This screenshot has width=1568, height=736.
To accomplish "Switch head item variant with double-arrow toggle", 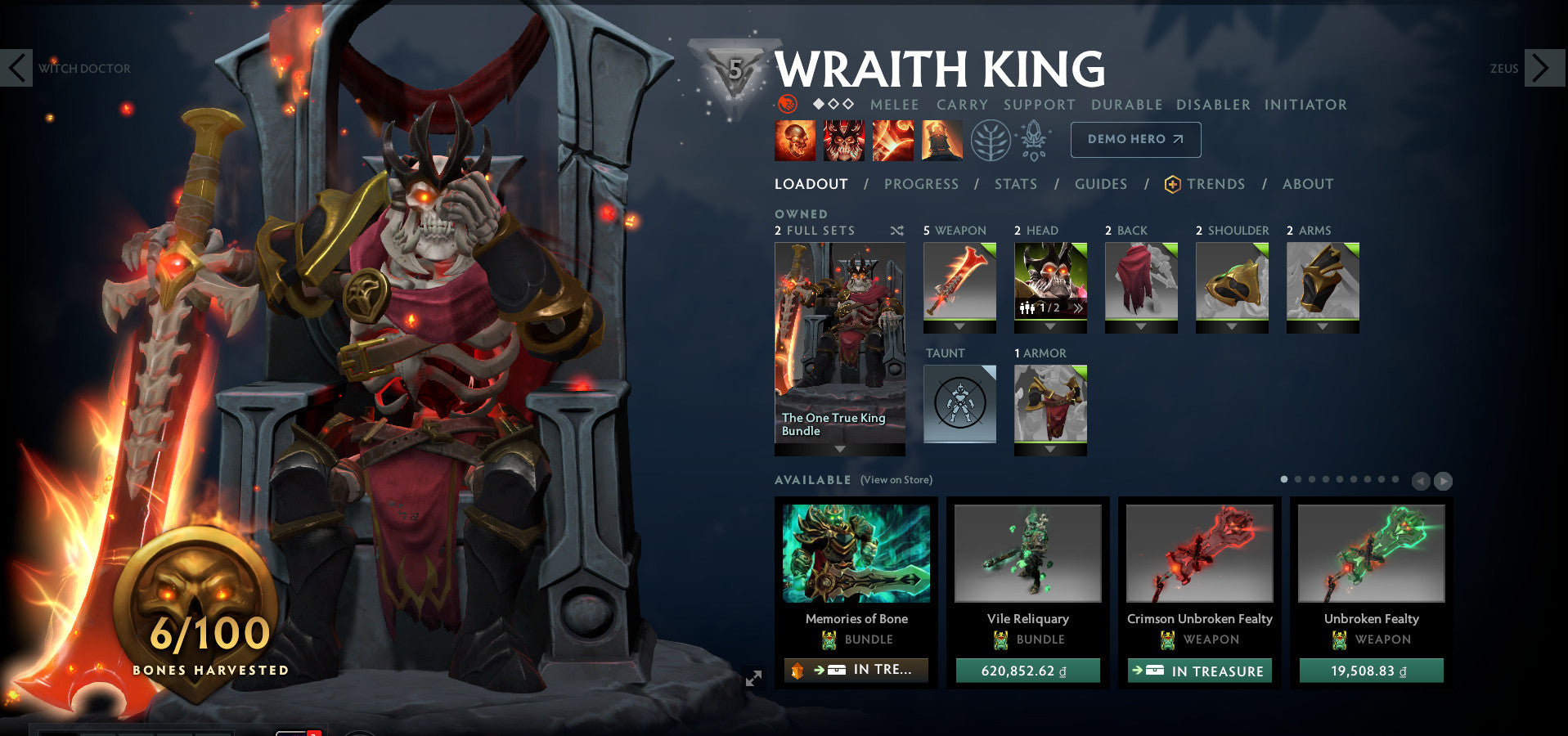I will click(x=1078, y=309).
